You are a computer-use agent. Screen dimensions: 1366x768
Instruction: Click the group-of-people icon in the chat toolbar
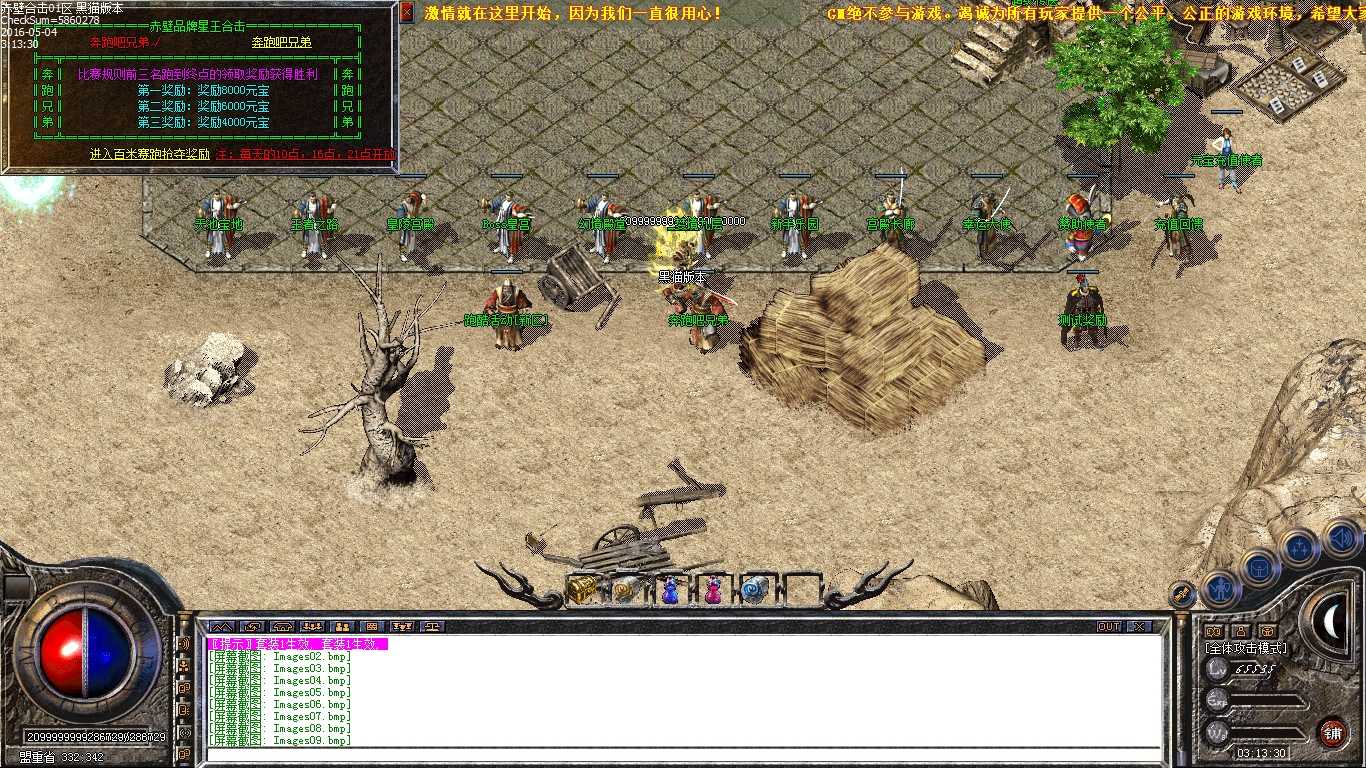pyautogui.click(x=312, y=626)
